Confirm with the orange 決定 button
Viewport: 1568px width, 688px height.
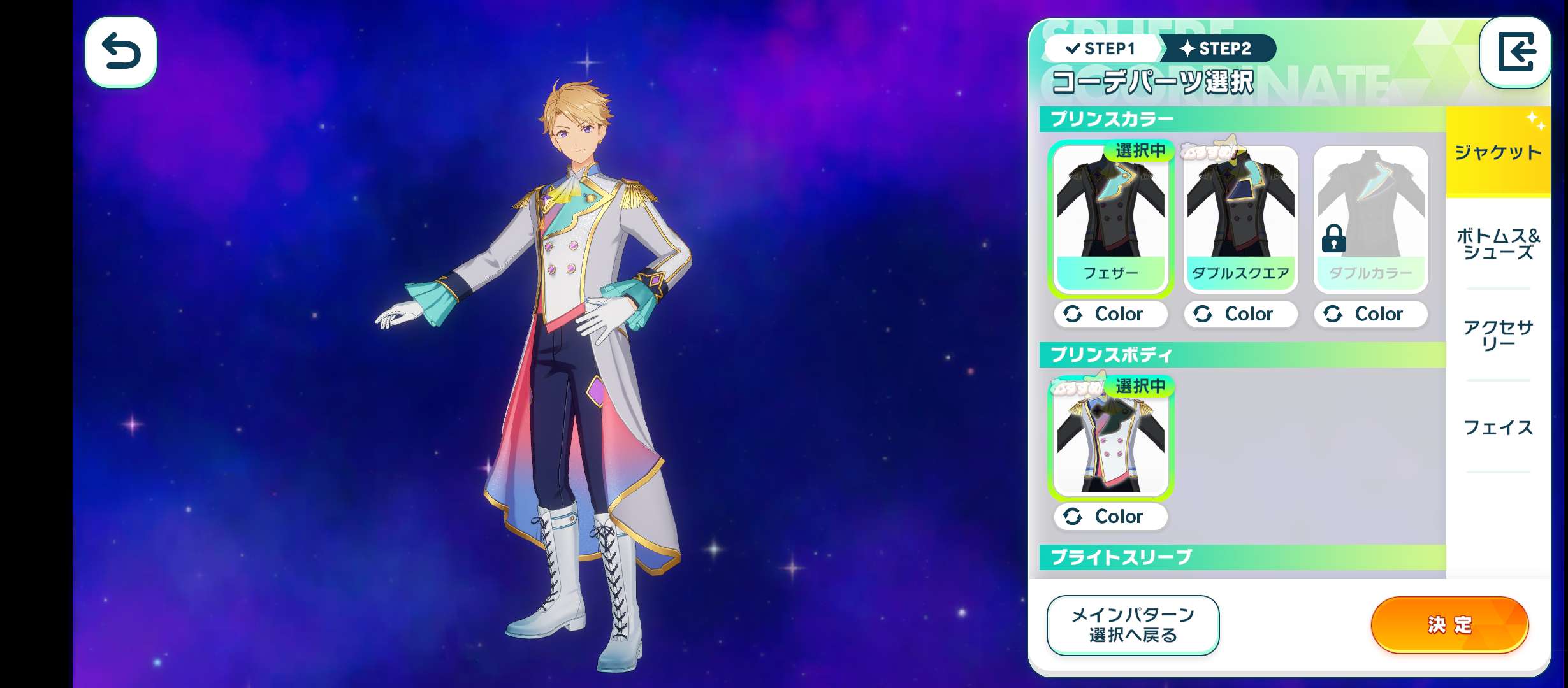[1449, 625]
